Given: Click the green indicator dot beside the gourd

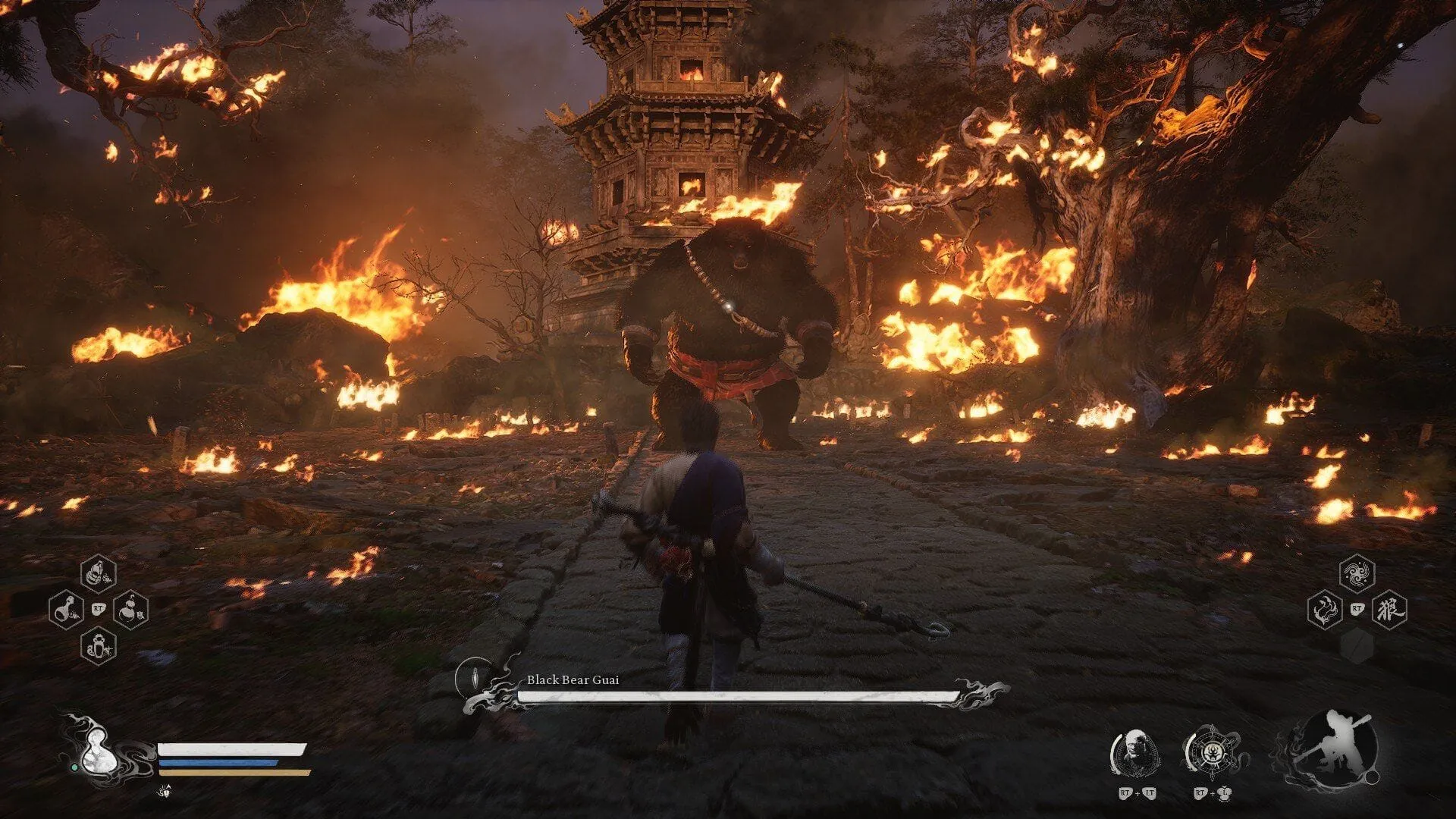Looking at the screenshot, I should 75,767.
